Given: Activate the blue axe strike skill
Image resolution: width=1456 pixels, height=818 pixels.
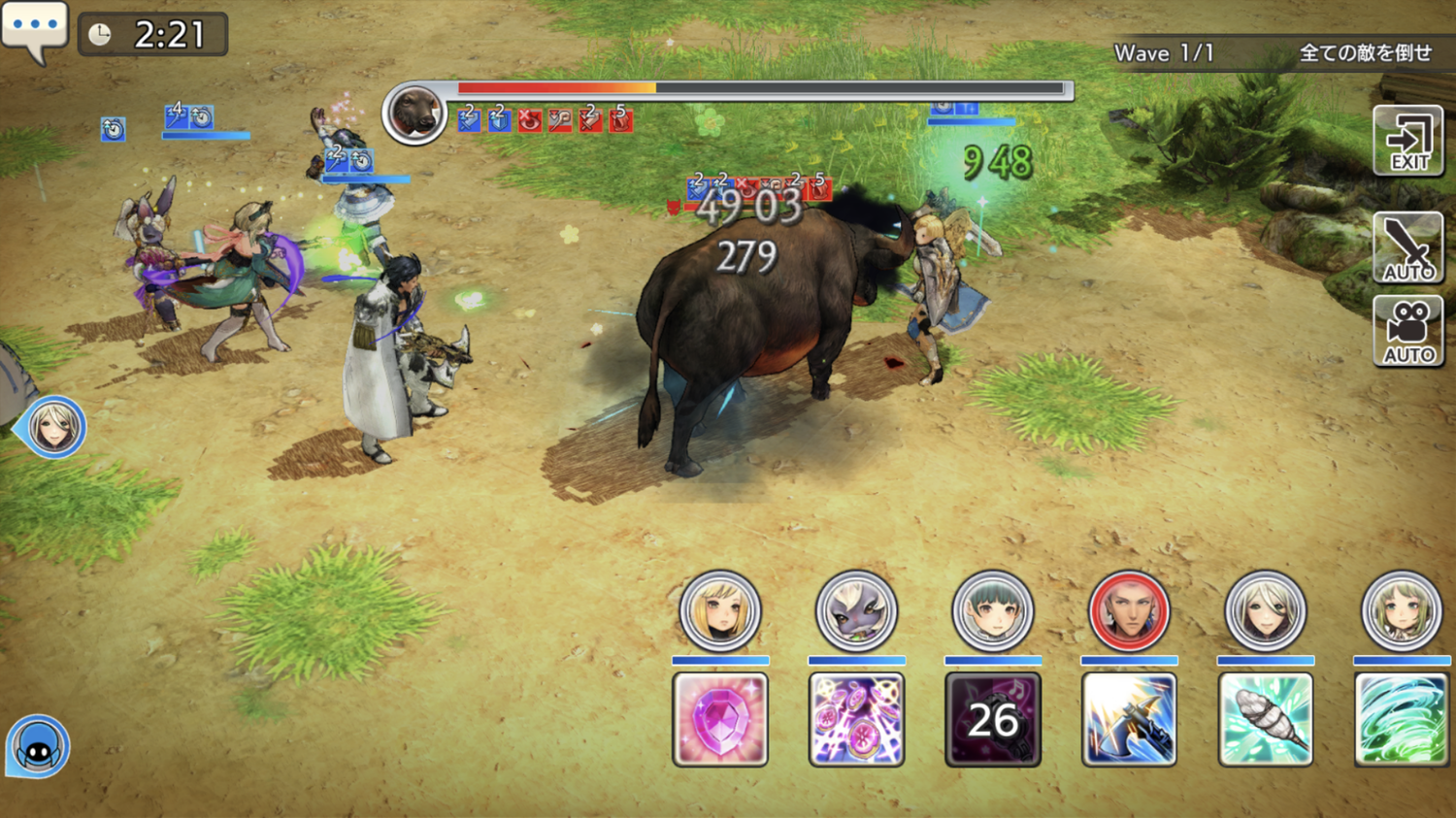Looking at the screenshot, I should [x=1129, y=719].
